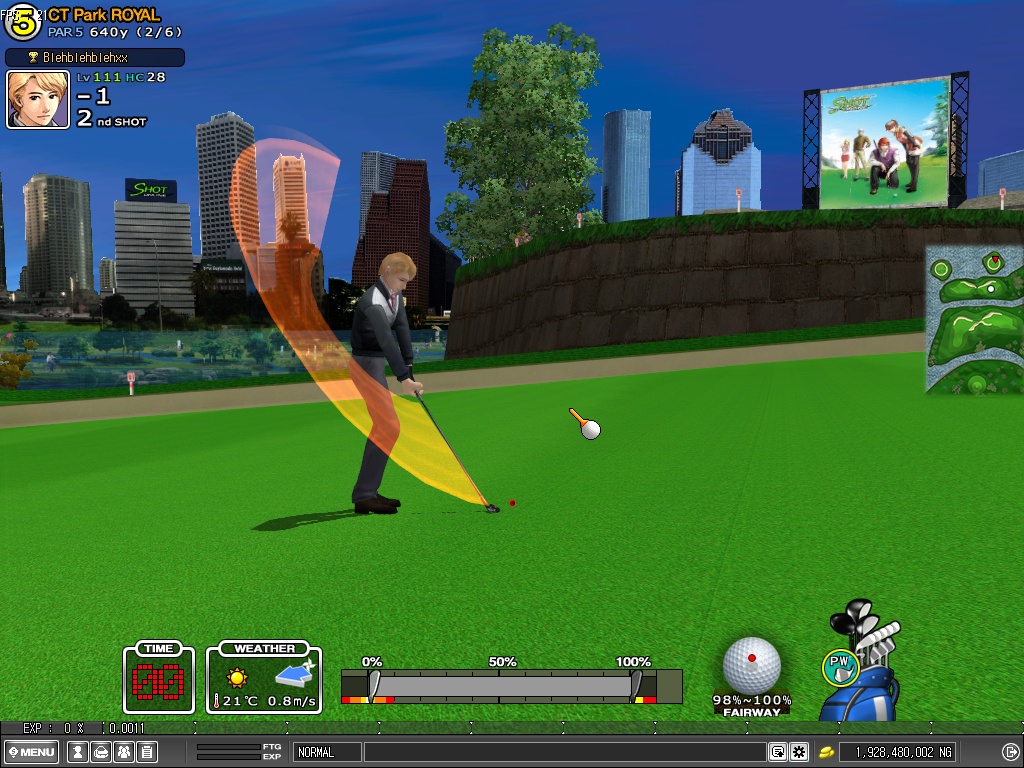Open the chat window toggle icon
1024x768 pixels.
777,752
